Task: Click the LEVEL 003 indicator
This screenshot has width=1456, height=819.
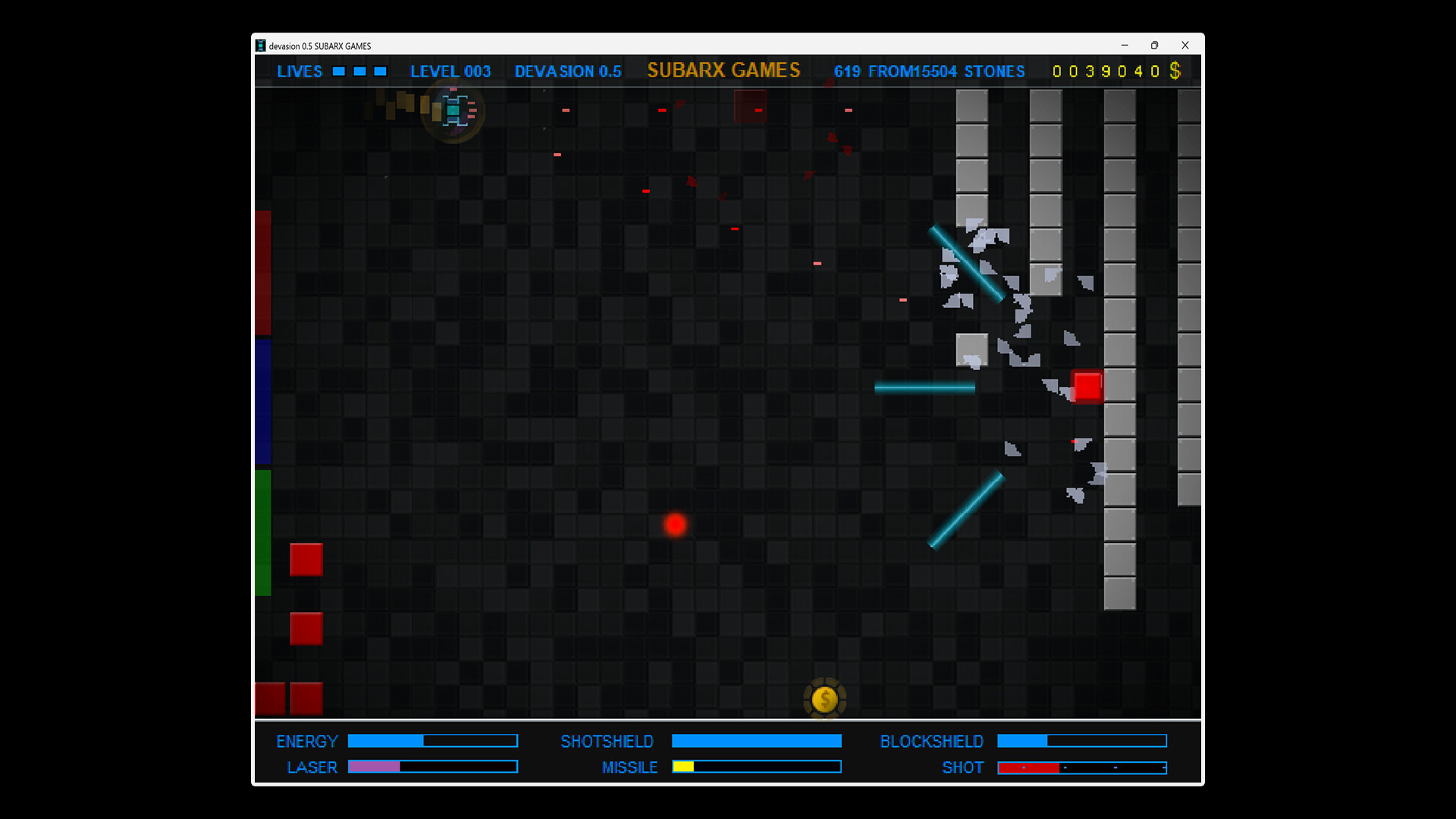Action: coord(450,71)
